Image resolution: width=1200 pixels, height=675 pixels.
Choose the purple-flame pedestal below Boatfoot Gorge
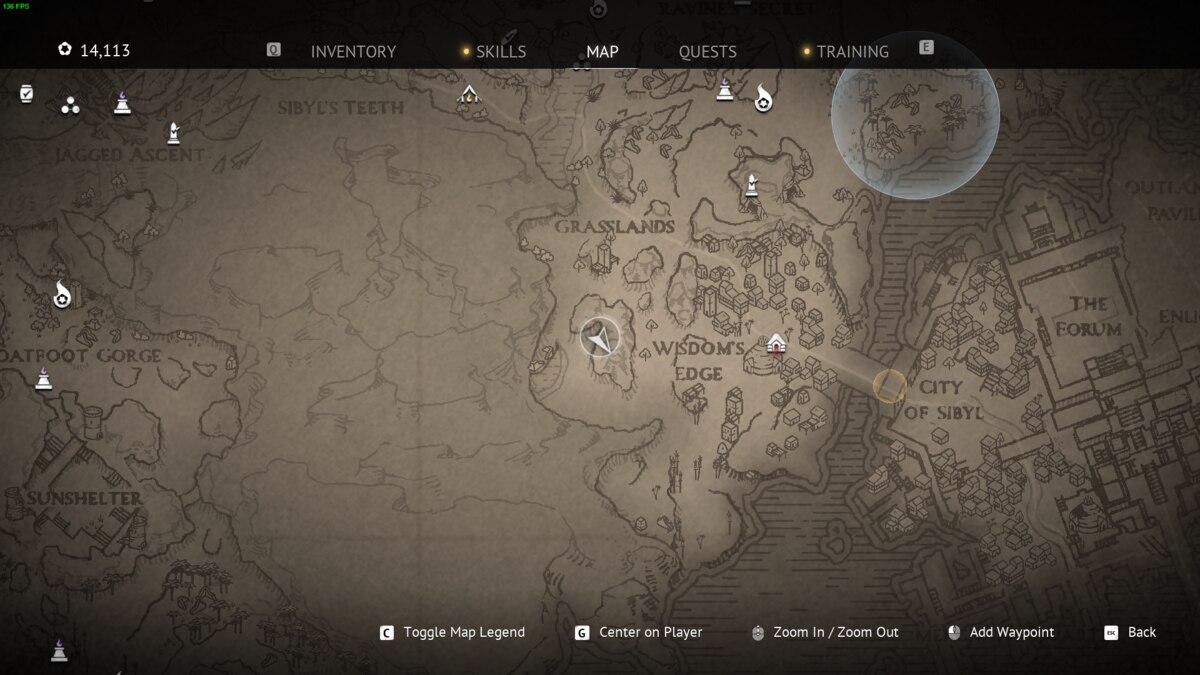43,378
